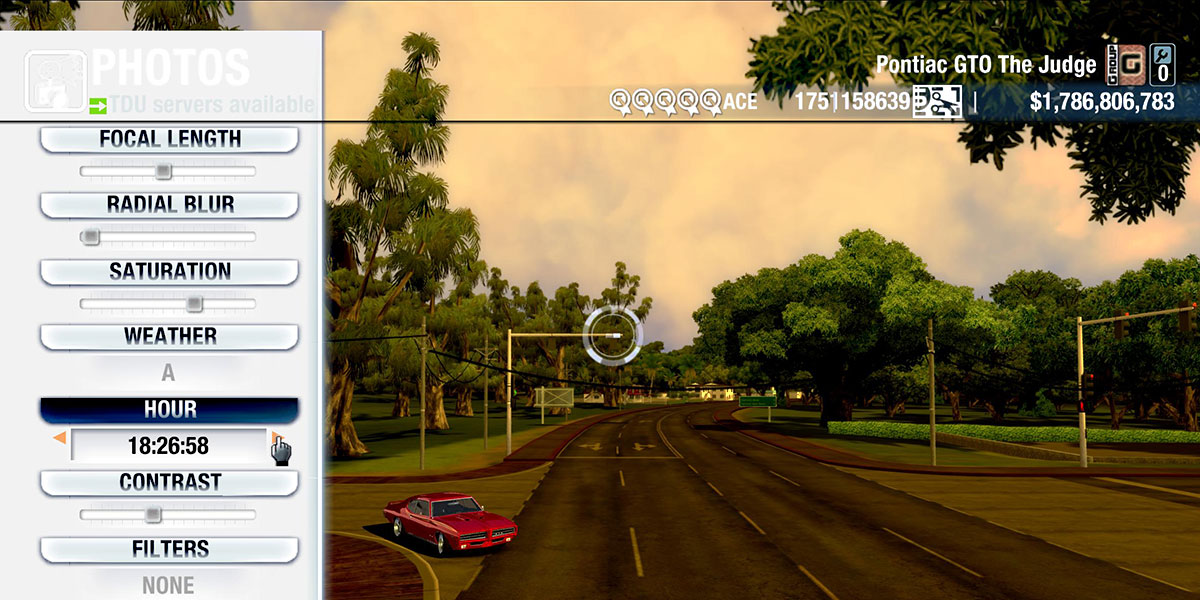This screenshot has height=600, width=1200.
Task: Click the Contrast slider handle
Action: (x=152, y=514)
